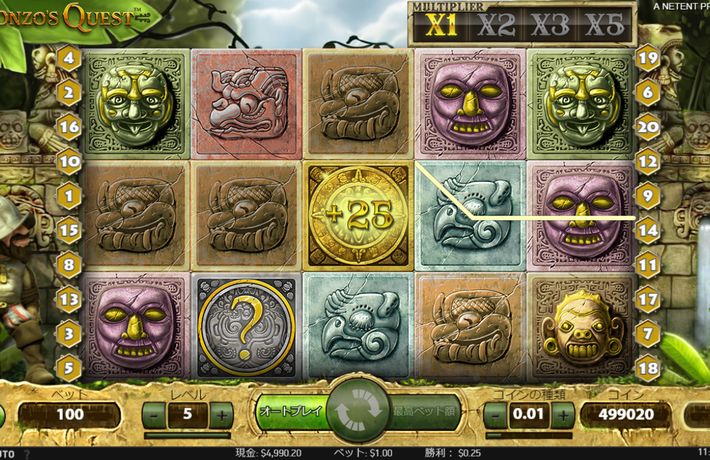The height and width of the screenshot is (460, 710).
Task: Choose payline 17 marker
Action: point(647,298)
